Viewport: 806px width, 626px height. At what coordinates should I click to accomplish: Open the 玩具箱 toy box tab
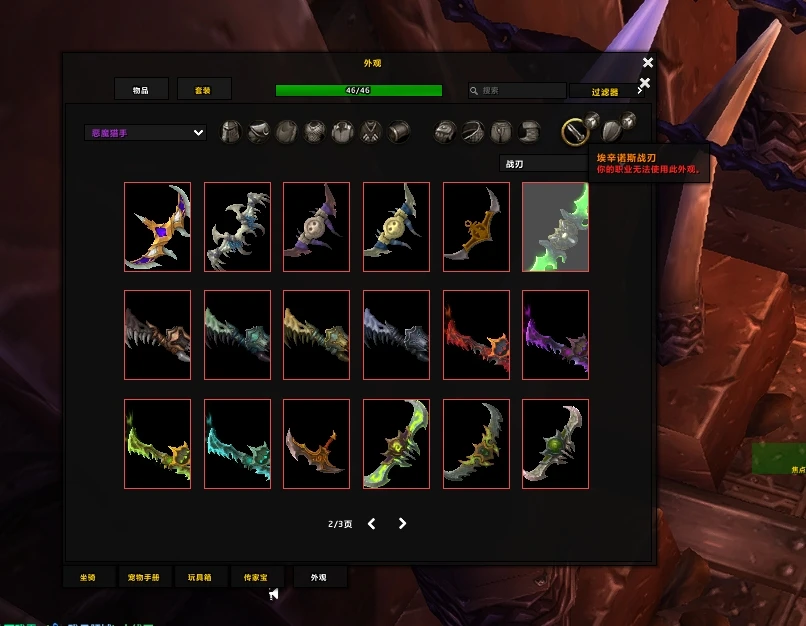pyautogui.click(x=201, y=577)
